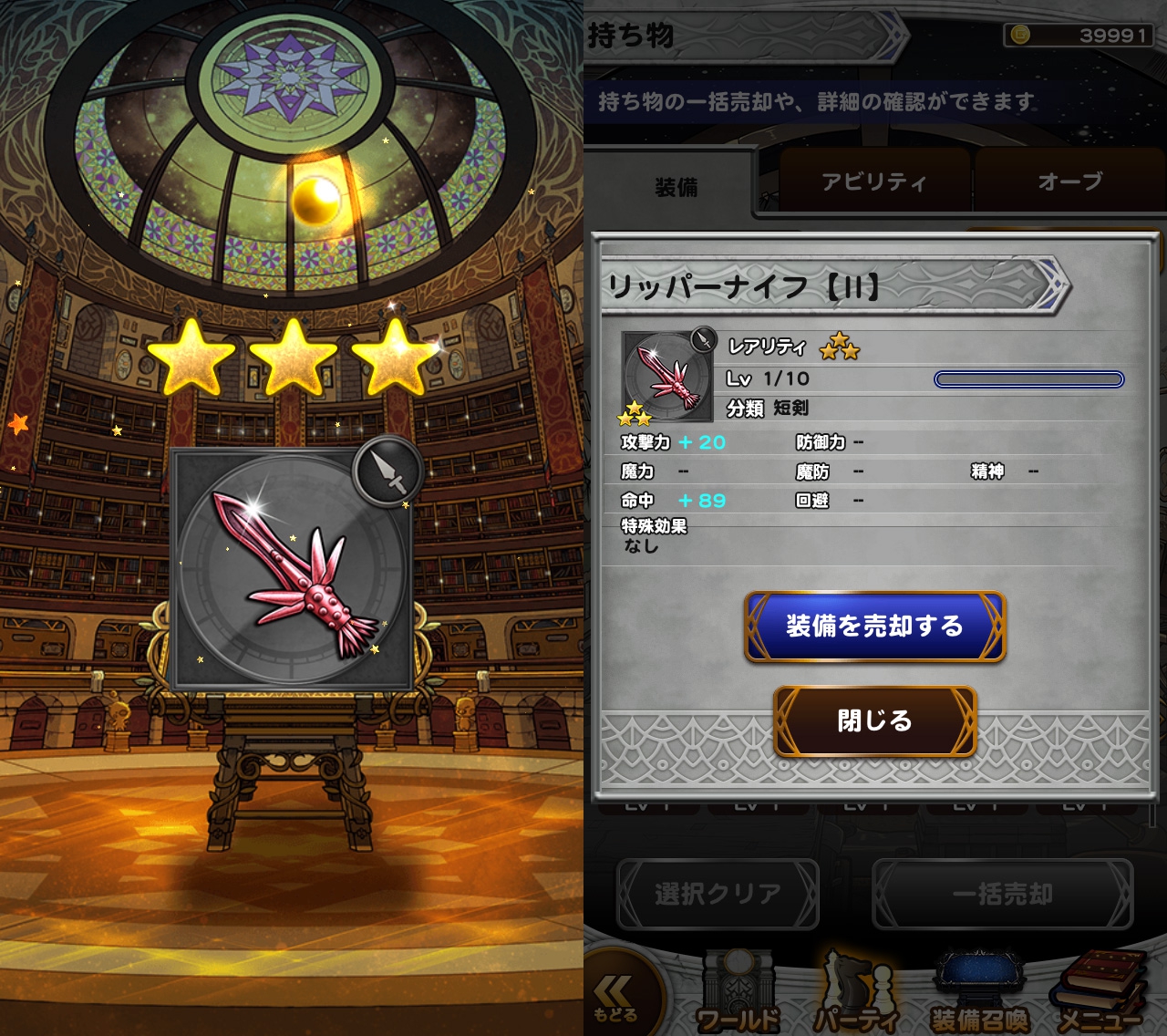
Task: Switch to the アビリティ tab
Action: [x=873, y=182]
